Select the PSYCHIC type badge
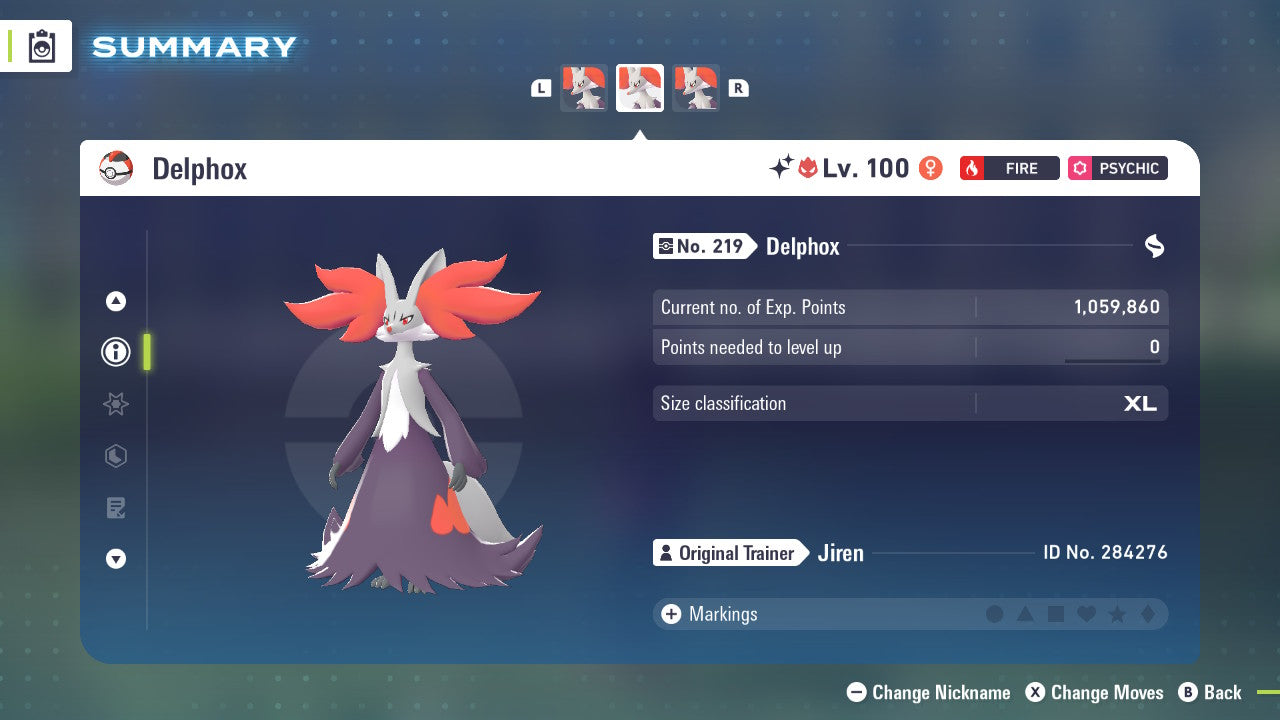 [x=1117, y=168]
